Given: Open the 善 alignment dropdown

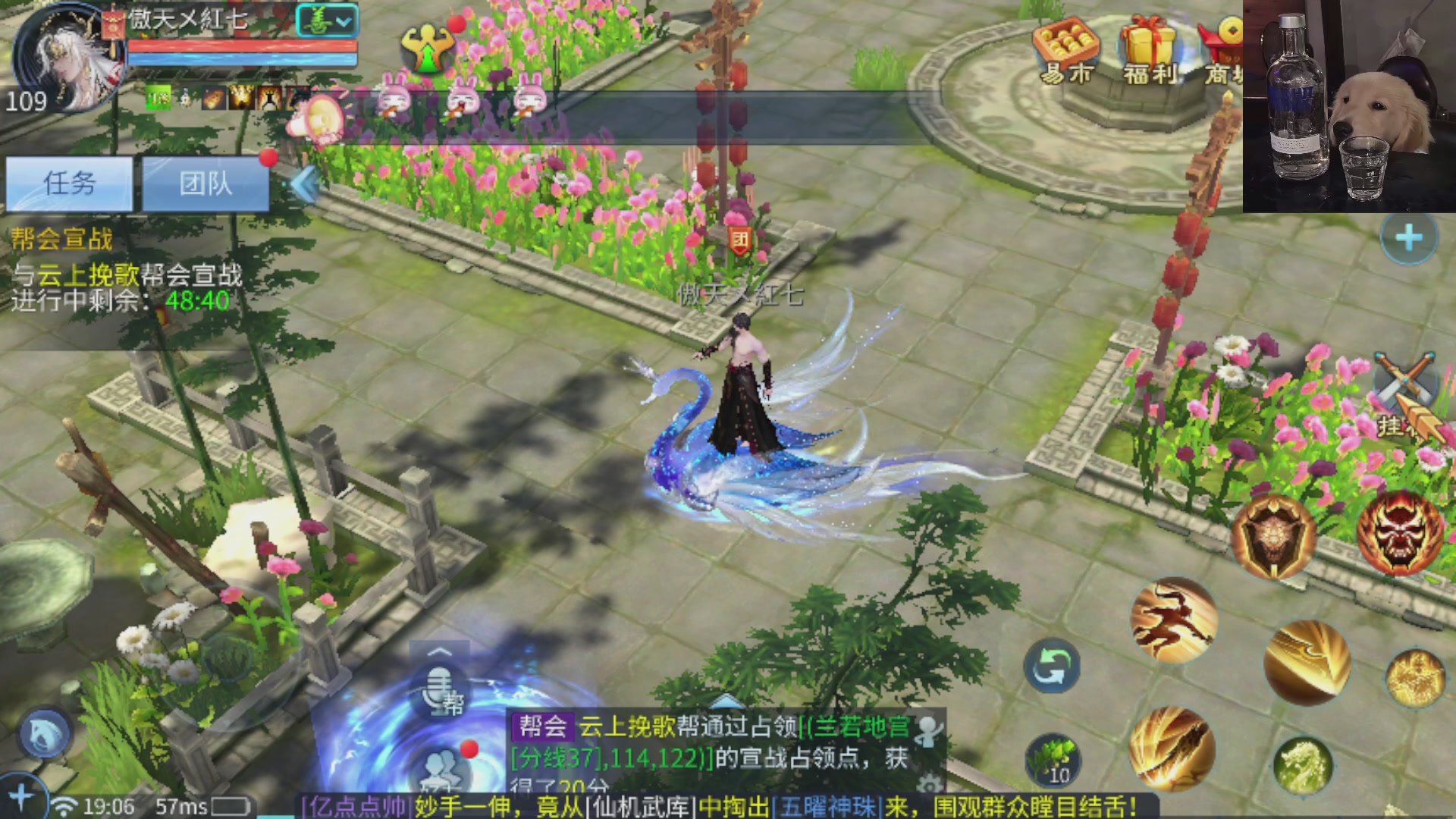Looking at the screenshot, I should [326, 21].
